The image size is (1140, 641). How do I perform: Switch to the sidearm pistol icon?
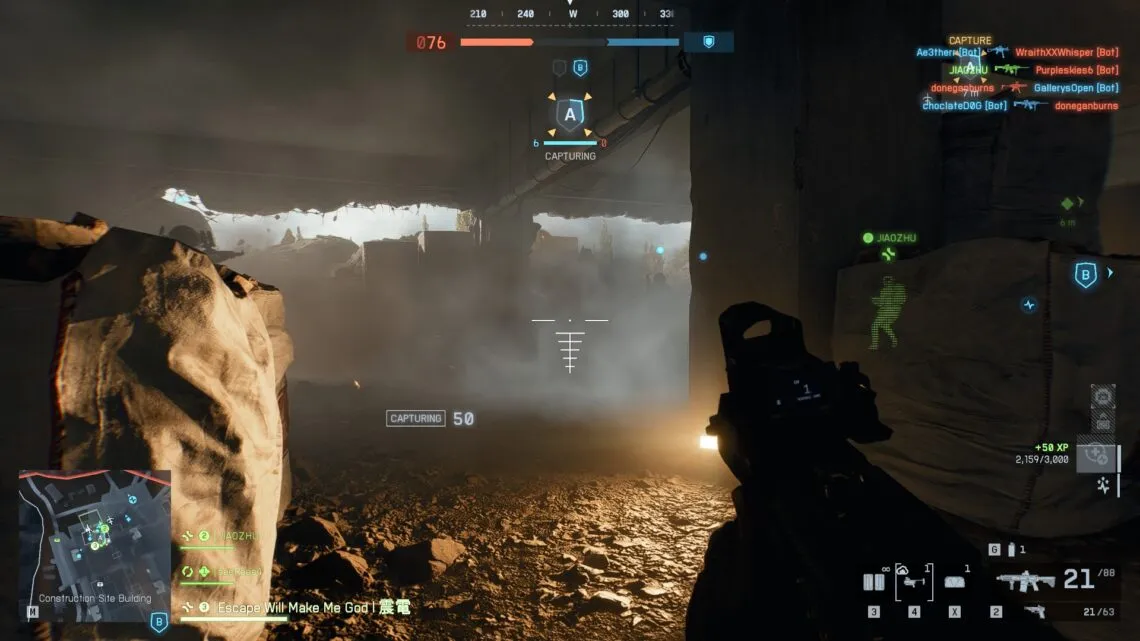coord(1034,611)
